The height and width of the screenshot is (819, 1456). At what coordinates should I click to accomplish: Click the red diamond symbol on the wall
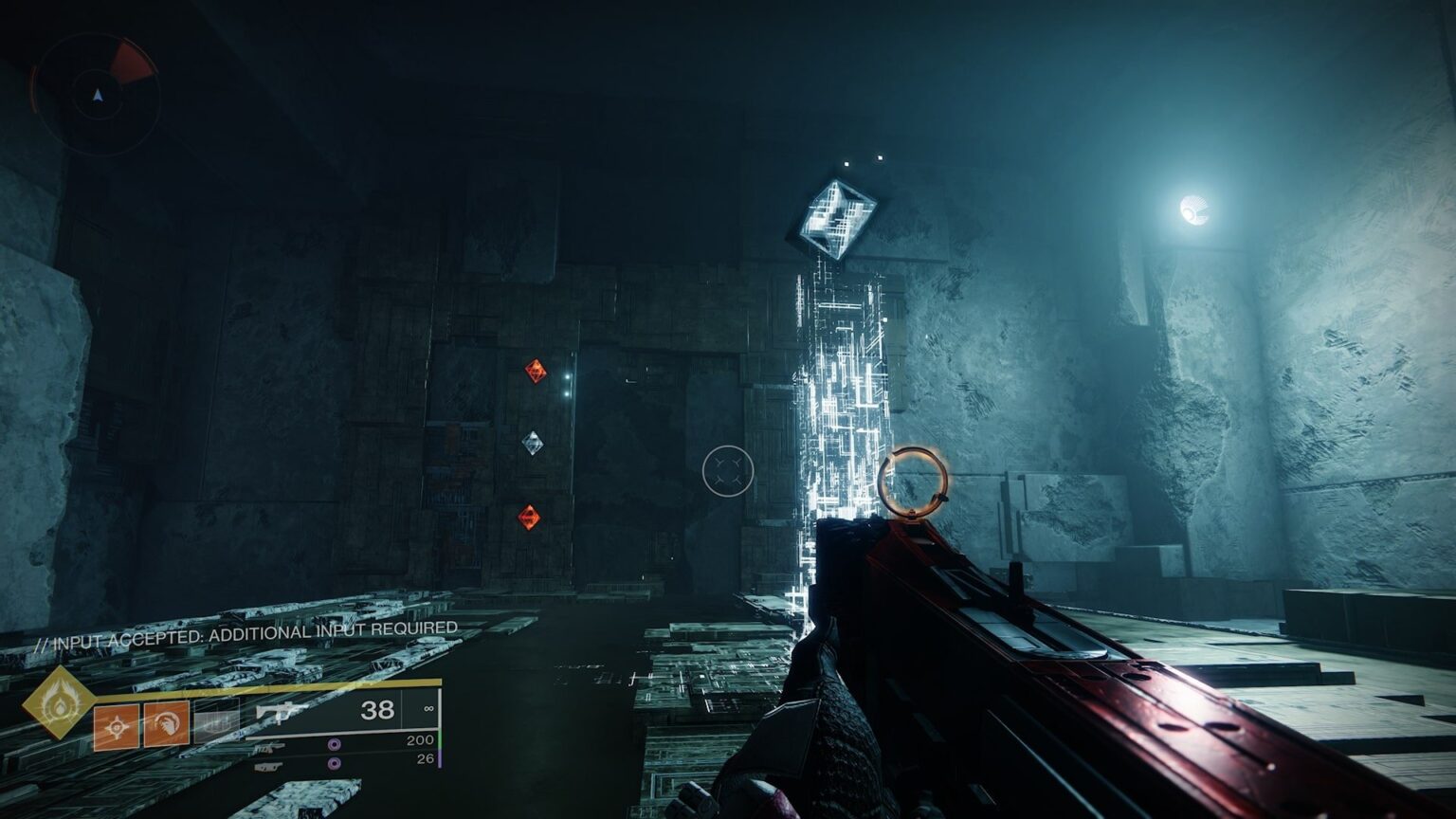point(534,373)
